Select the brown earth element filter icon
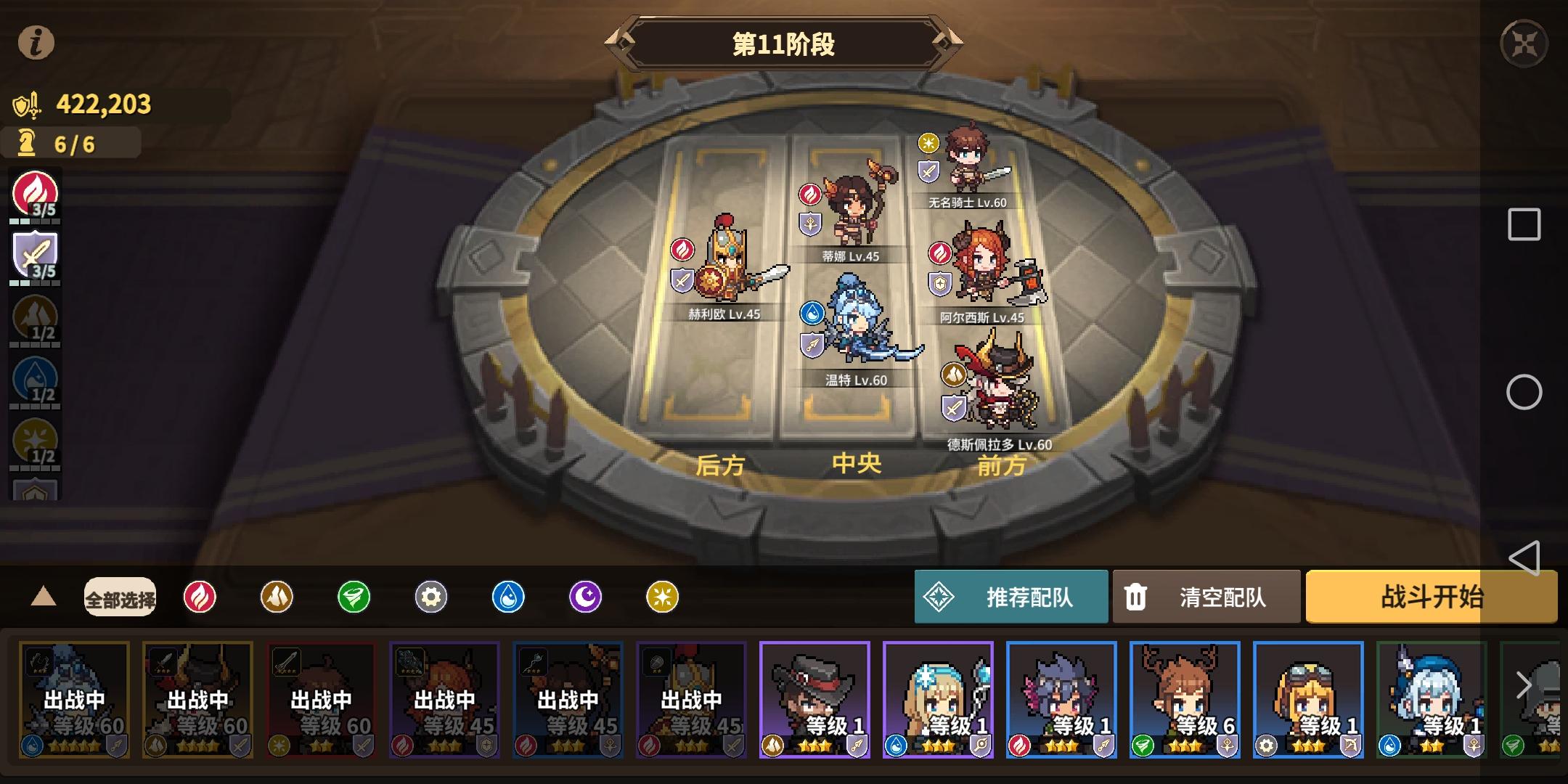The image size is (1568, 784). pyautogui.click(x=277, y=597)
